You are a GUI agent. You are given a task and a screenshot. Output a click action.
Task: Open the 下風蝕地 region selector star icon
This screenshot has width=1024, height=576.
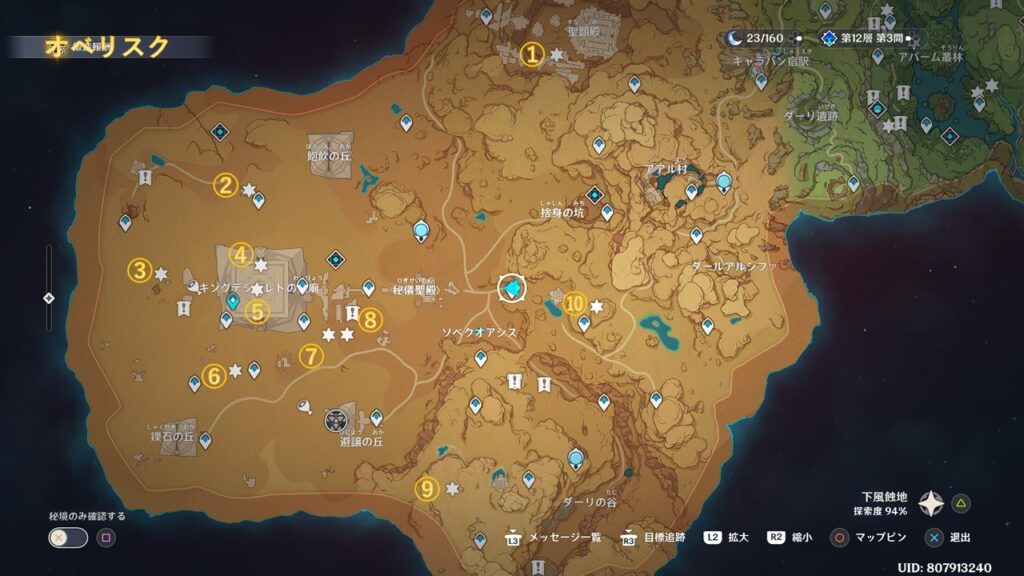pos(931,502)
